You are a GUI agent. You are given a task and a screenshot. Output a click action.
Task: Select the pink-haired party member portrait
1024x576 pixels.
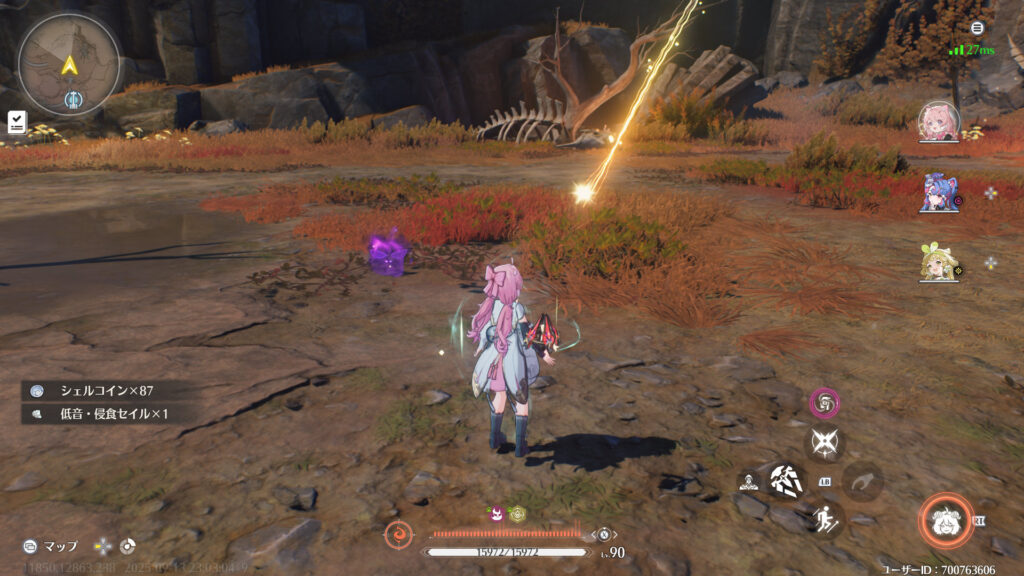(939, 120)
